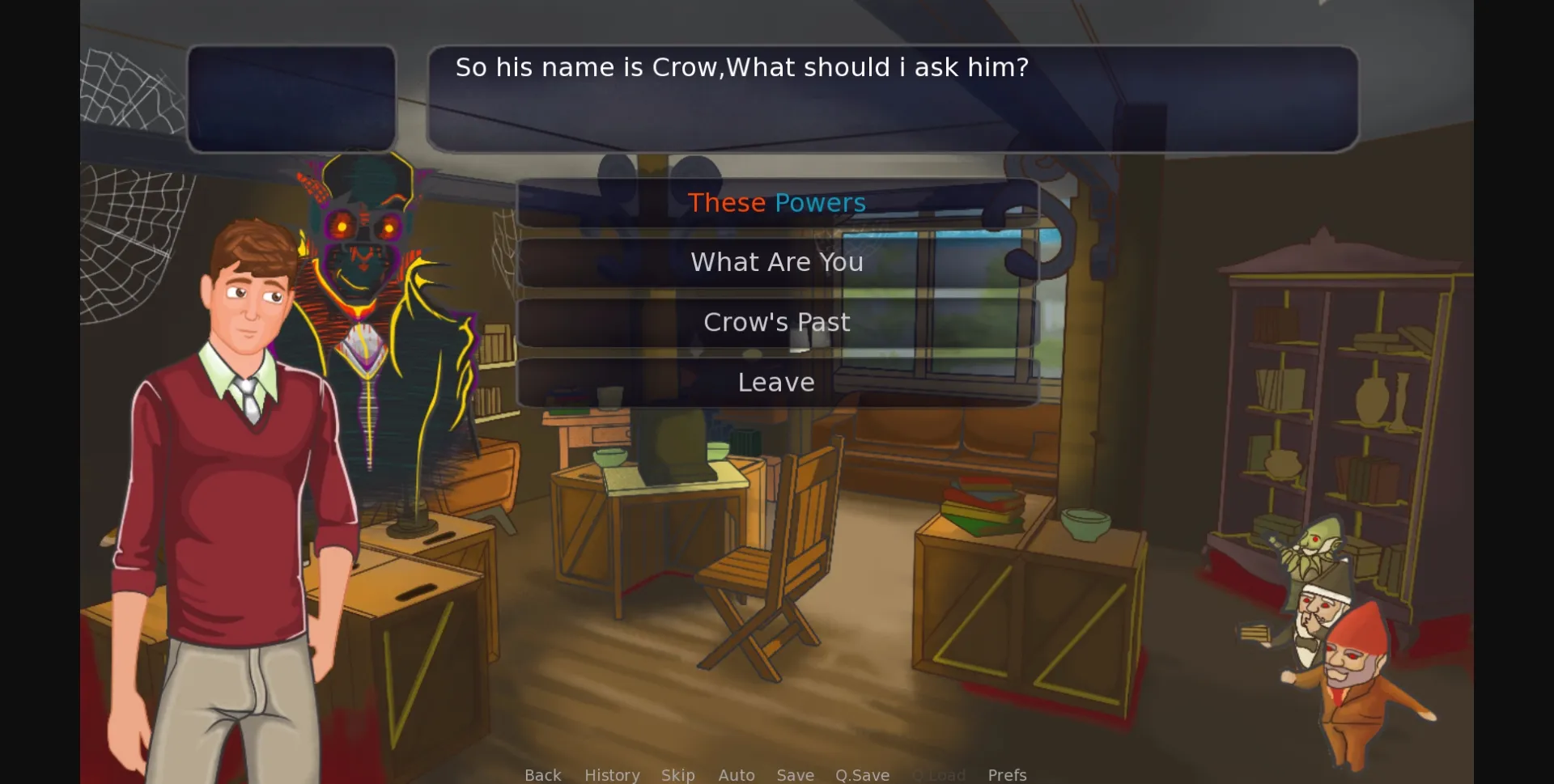The image size is (1554, 784).
Task: Ask about "Crow's Past"
Action: 776,321
